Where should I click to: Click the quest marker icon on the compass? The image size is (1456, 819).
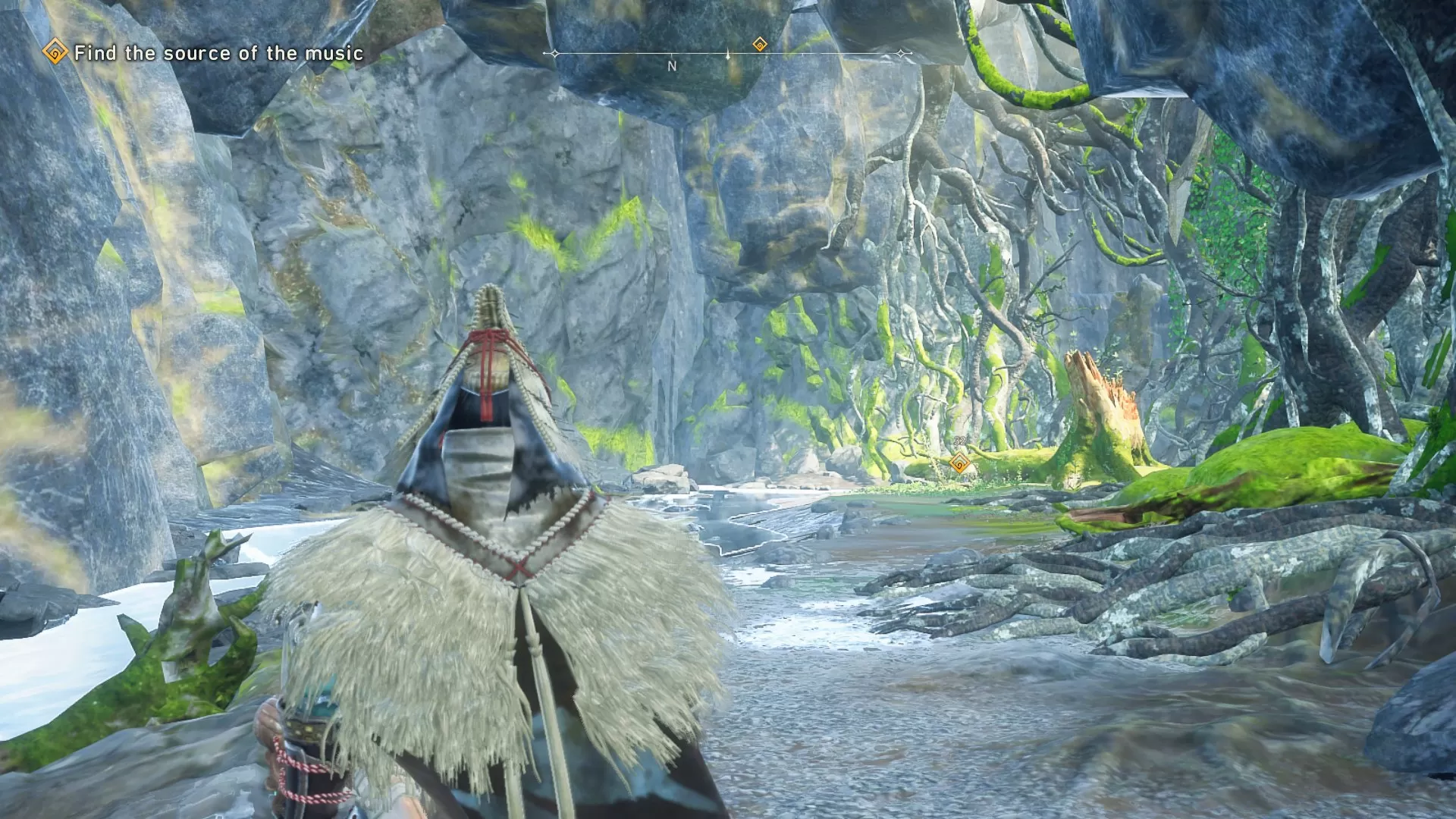click(x=759, y=45)
